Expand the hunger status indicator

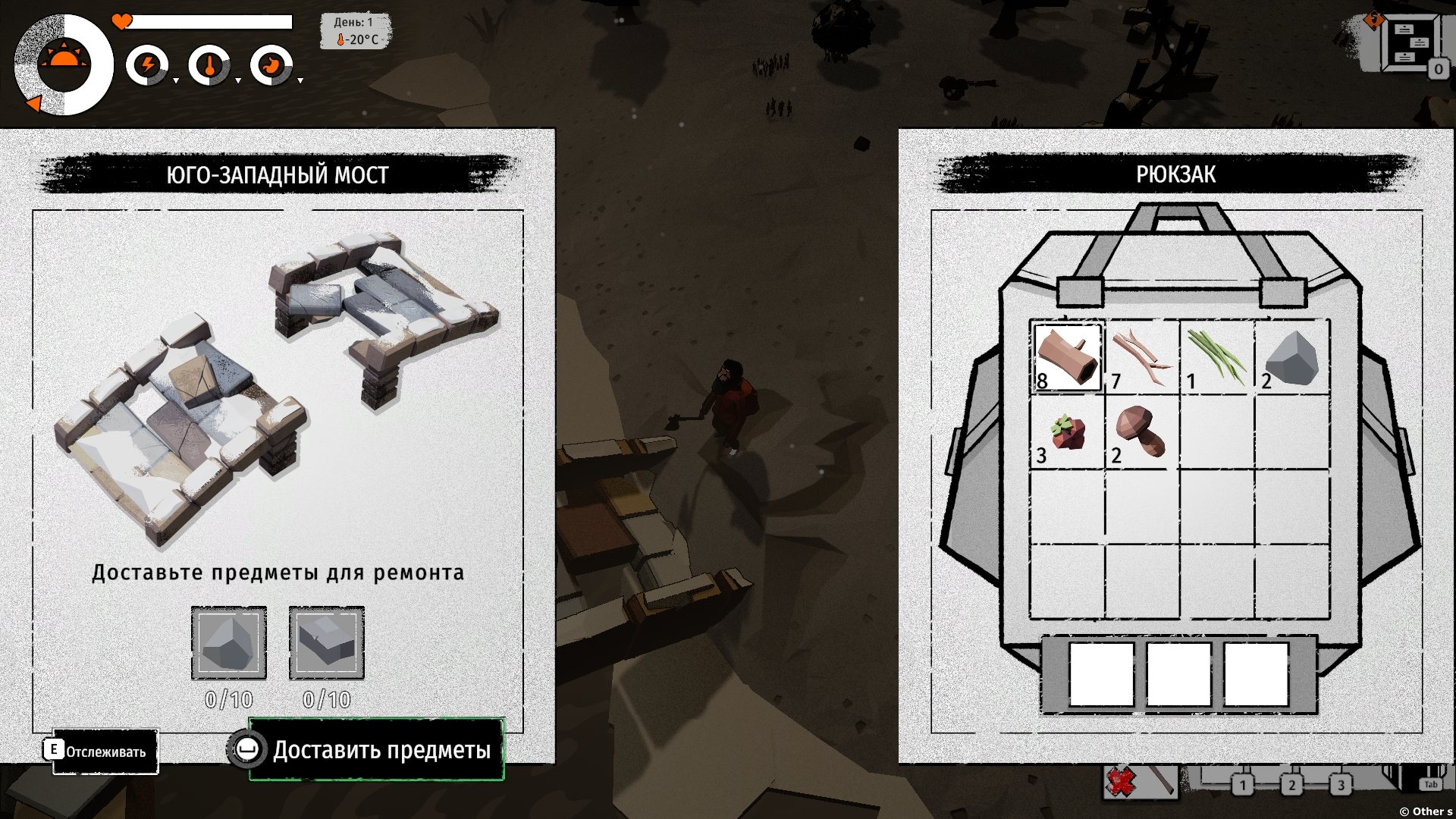(x=271, y=65)
